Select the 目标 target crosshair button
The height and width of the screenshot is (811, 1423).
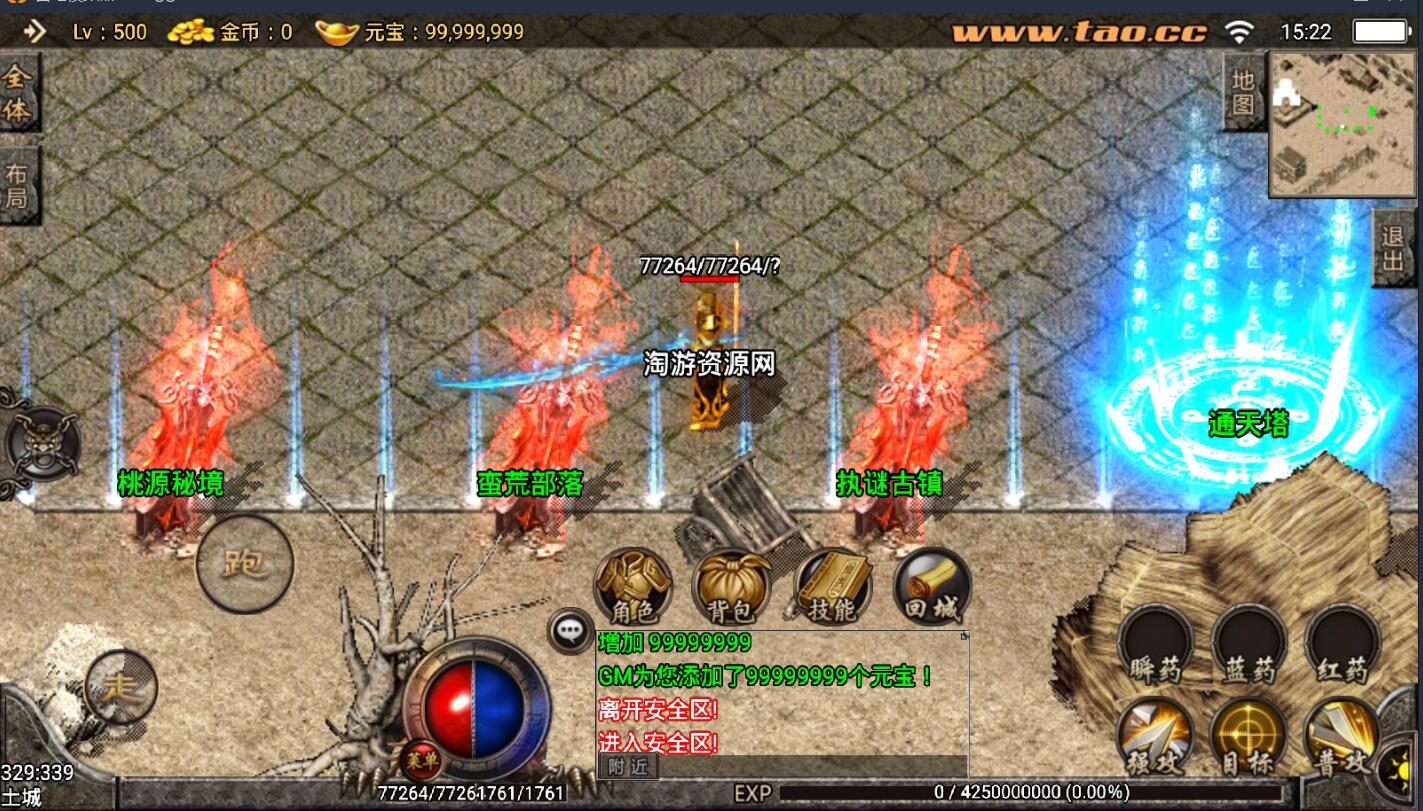(1249, 739)
